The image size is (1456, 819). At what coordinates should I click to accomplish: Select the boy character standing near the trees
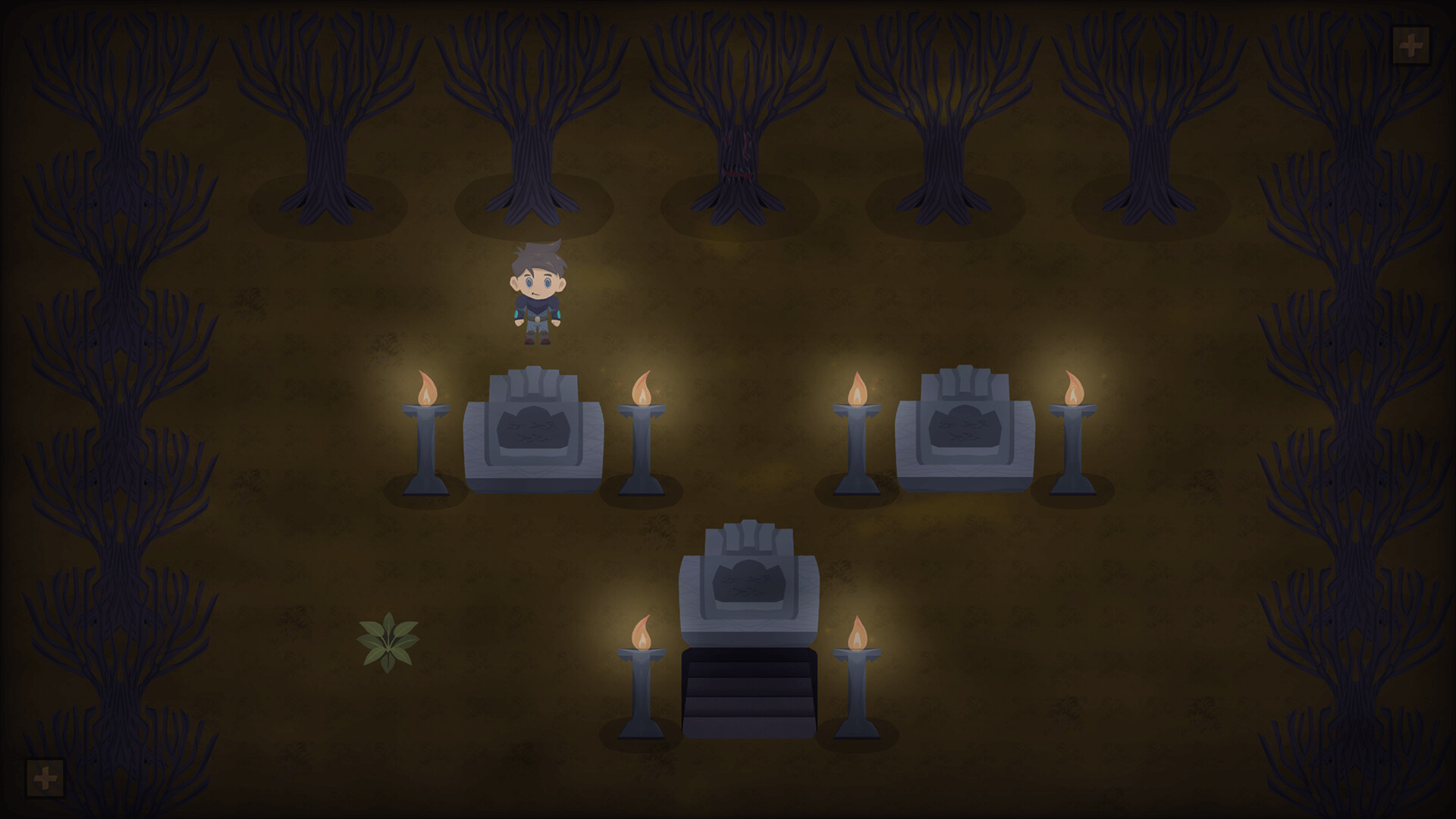pyautogui.click(x=537, y=296)
